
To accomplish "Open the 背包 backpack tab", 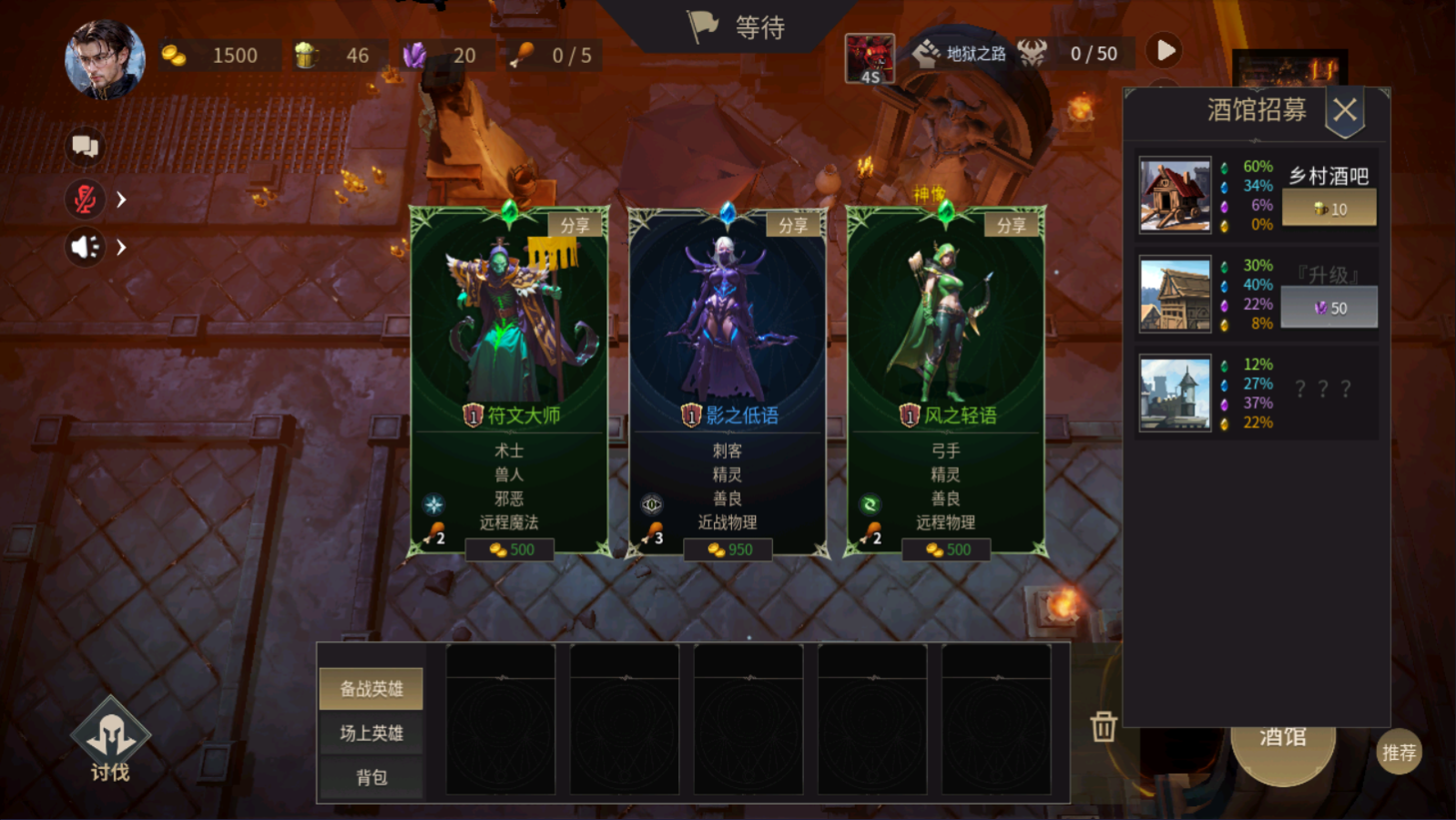I will [370, 776].
